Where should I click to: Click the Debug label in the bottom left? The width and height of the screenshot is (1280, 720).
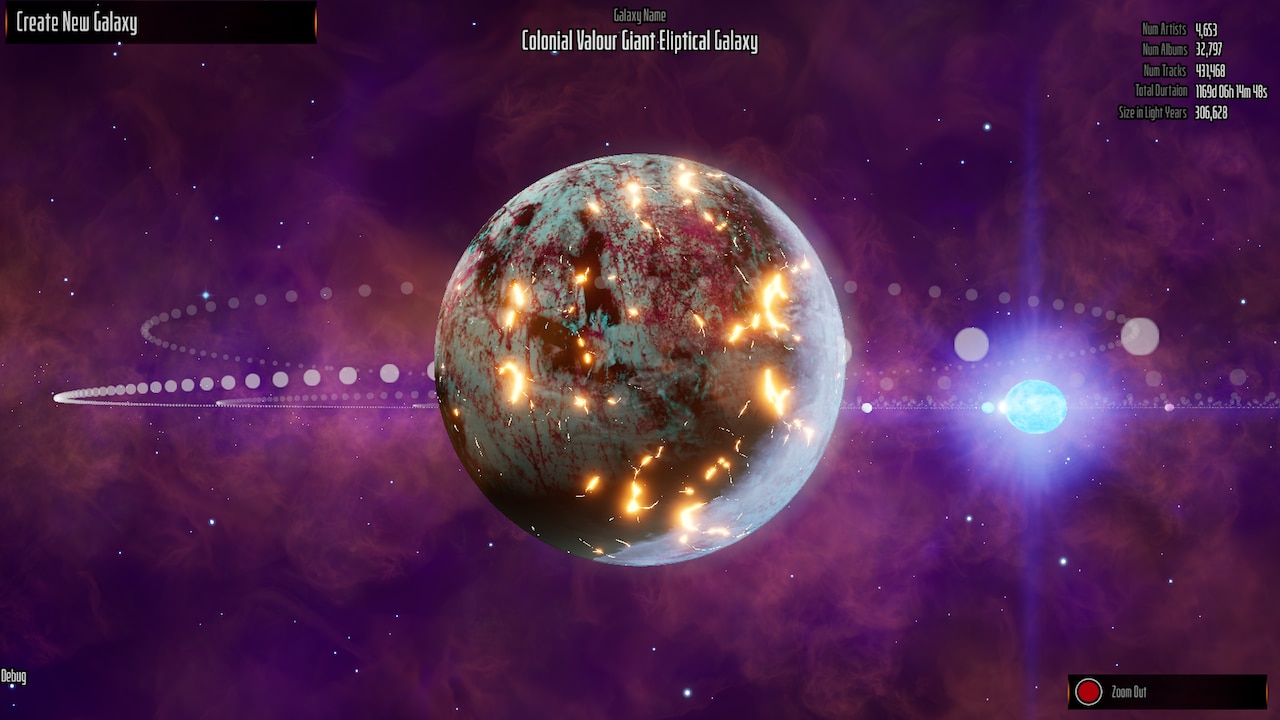point(14,674)
